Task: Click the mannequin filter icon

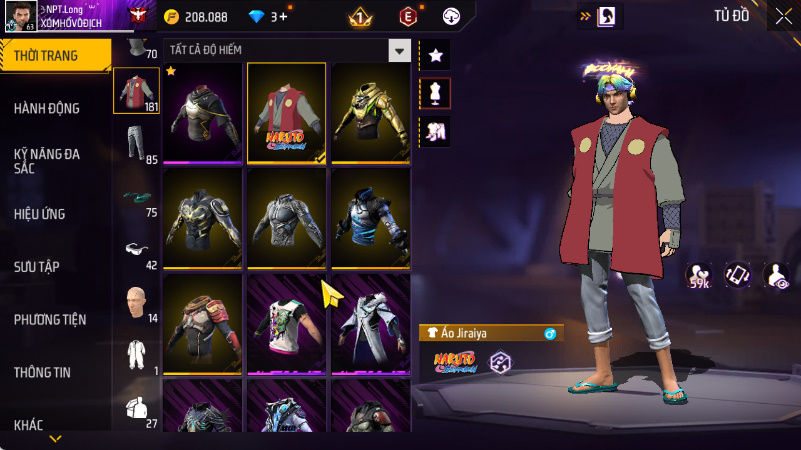Action: pyautogui.click(x=435, y=93)
